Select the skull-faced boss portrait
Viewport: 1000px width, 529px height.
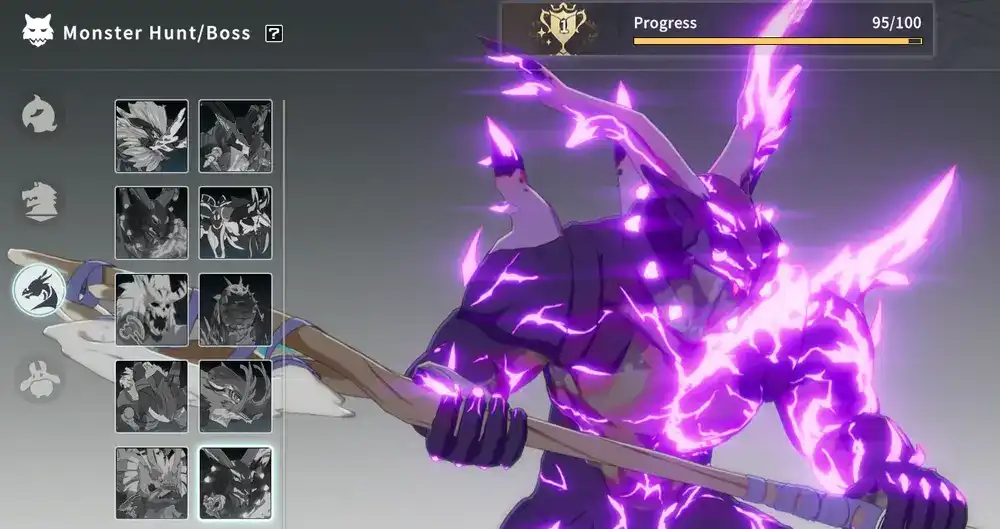click(151, 310)
